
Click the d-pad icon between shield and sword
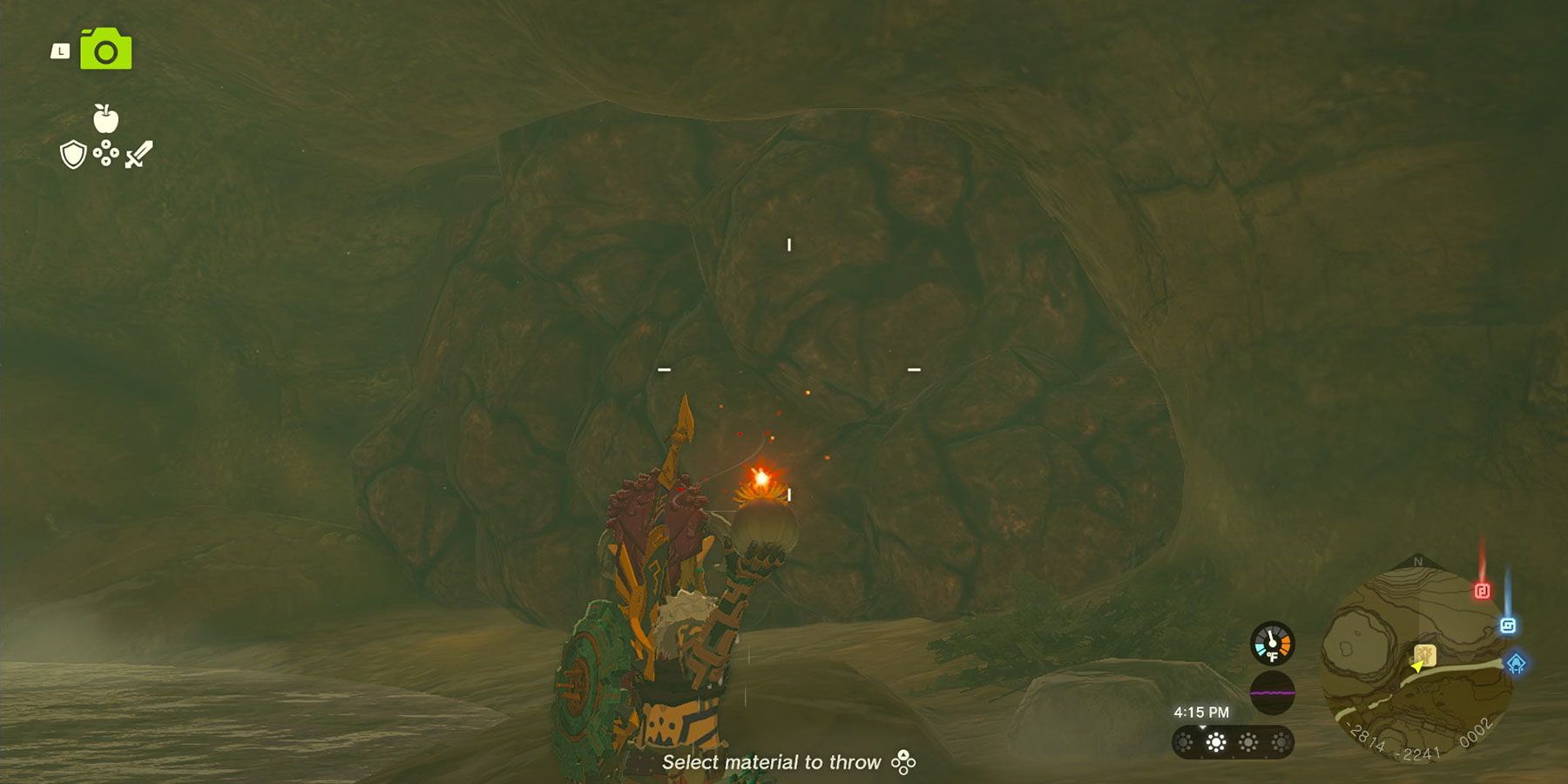click(x=105, y=154)
